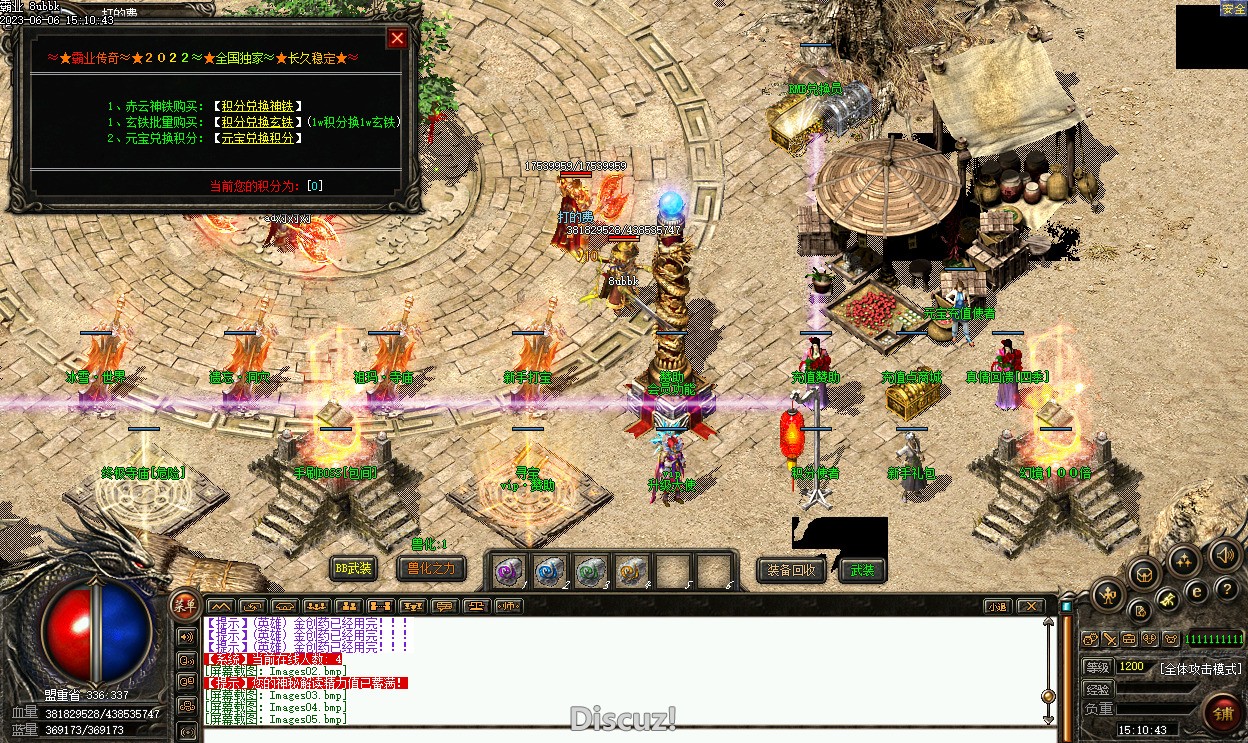The image size is (1248, 743).
Task: Click the green 武装 button
Action: 862,570
